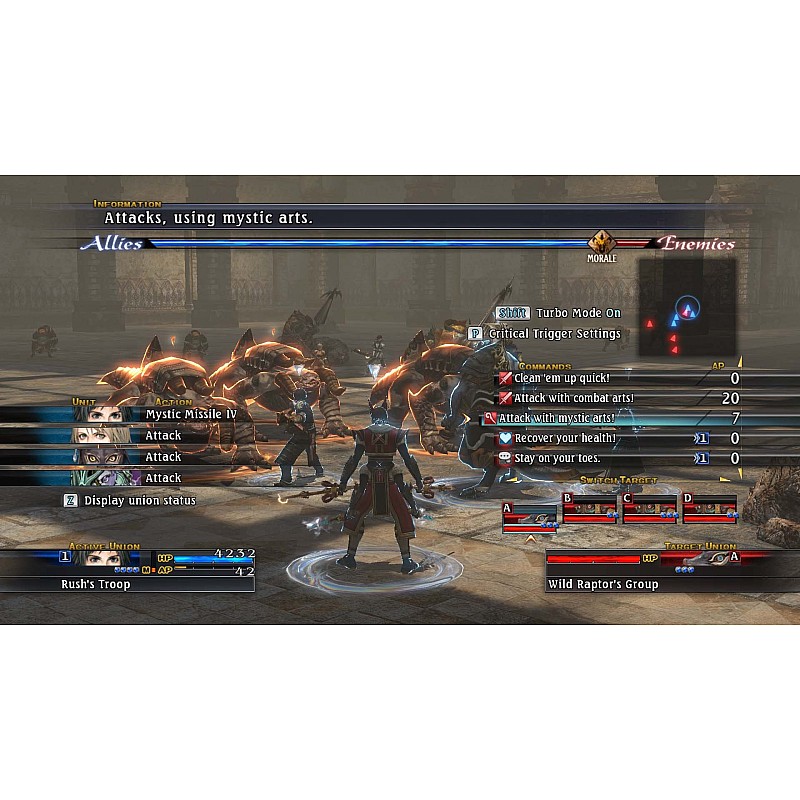Click the battlefield minimap
Viewport: 800px width, 800px height.
tap(687, 311)
